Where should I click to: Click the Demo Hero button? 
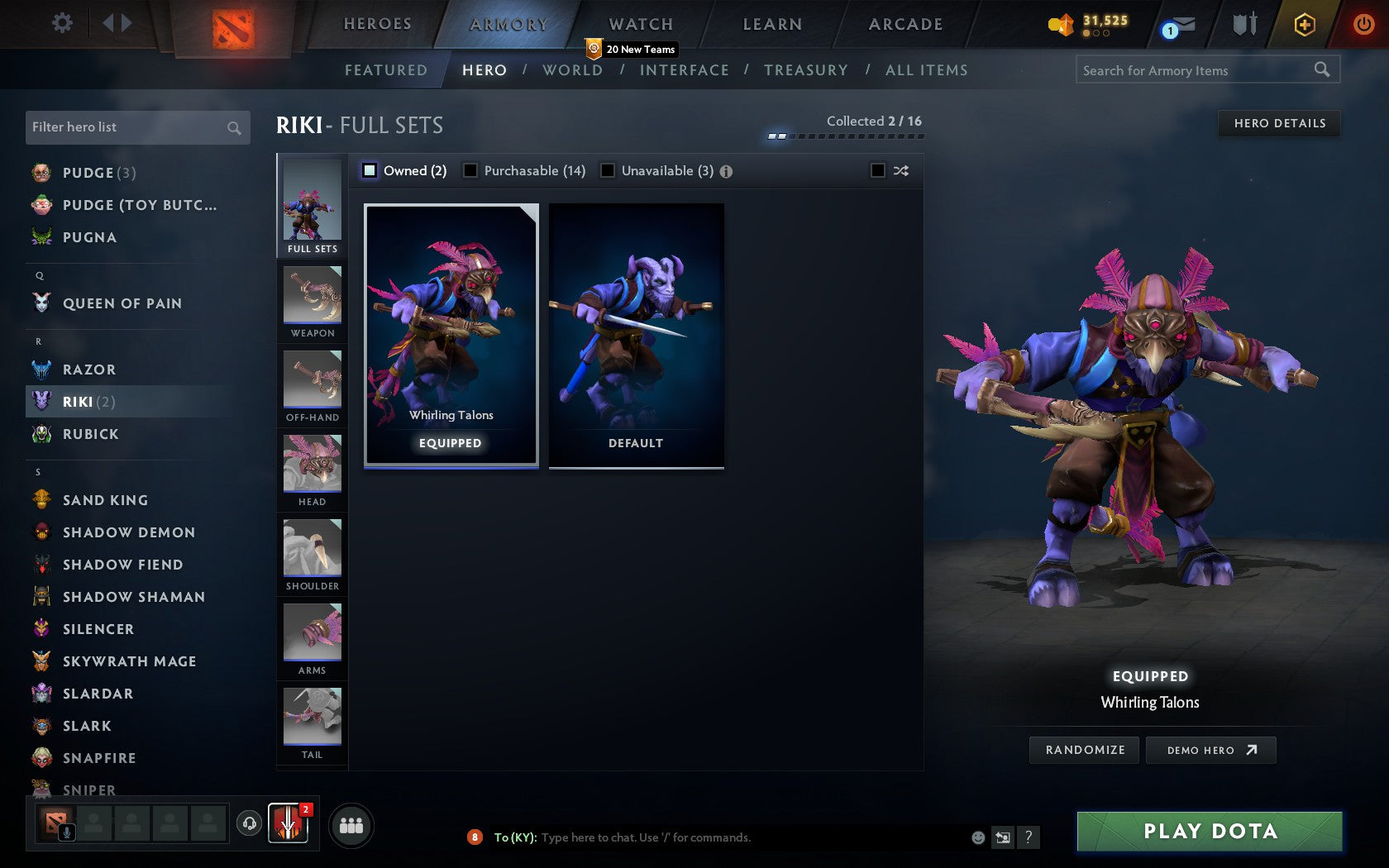point(1210,750)
